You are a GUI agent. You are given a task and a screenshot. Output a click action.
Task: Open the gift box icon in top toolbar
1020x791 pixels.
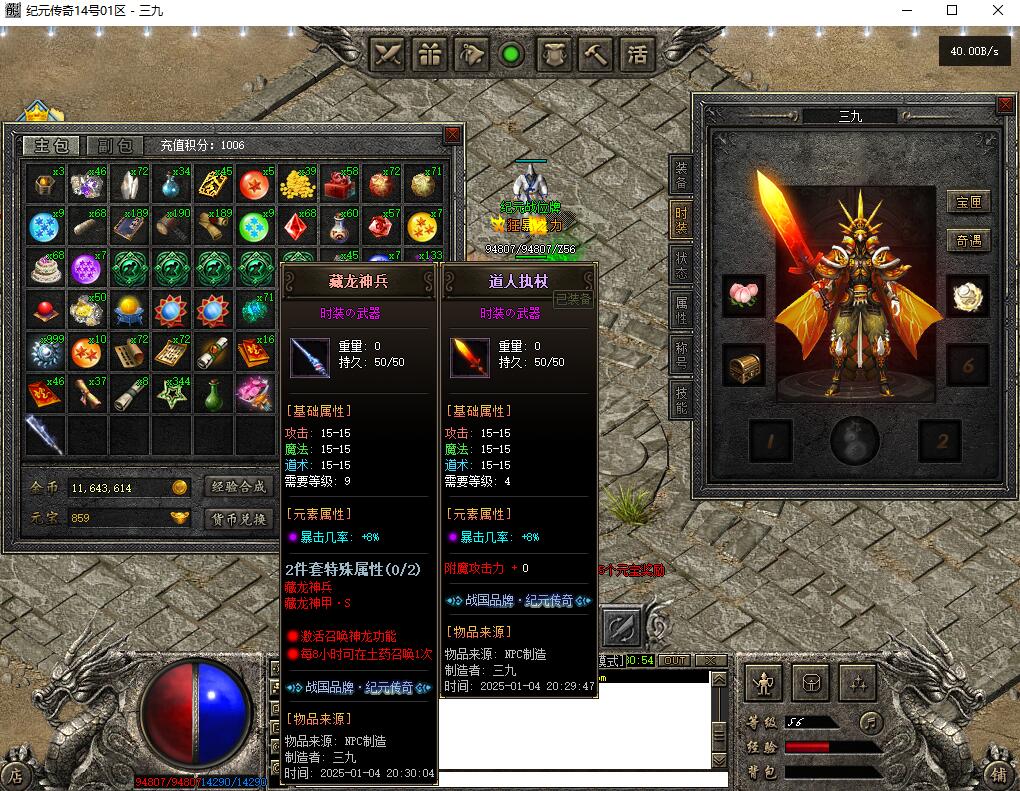click(431, 54)
